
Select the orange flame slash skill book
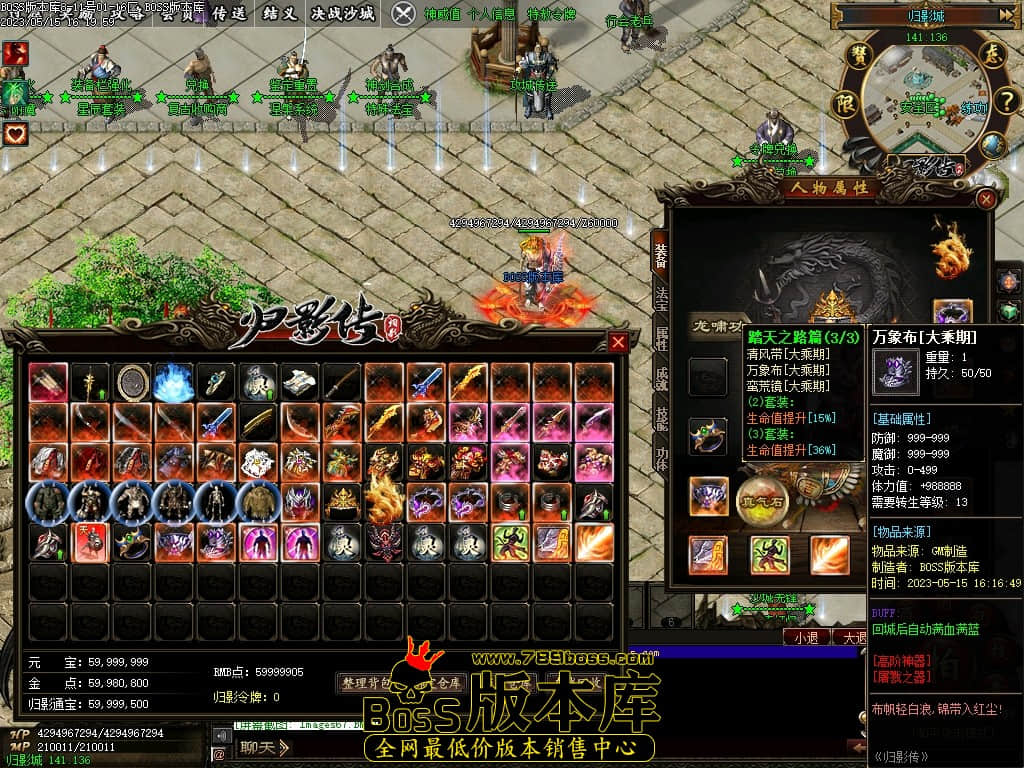pyautogui.click(x=594, y=541)
